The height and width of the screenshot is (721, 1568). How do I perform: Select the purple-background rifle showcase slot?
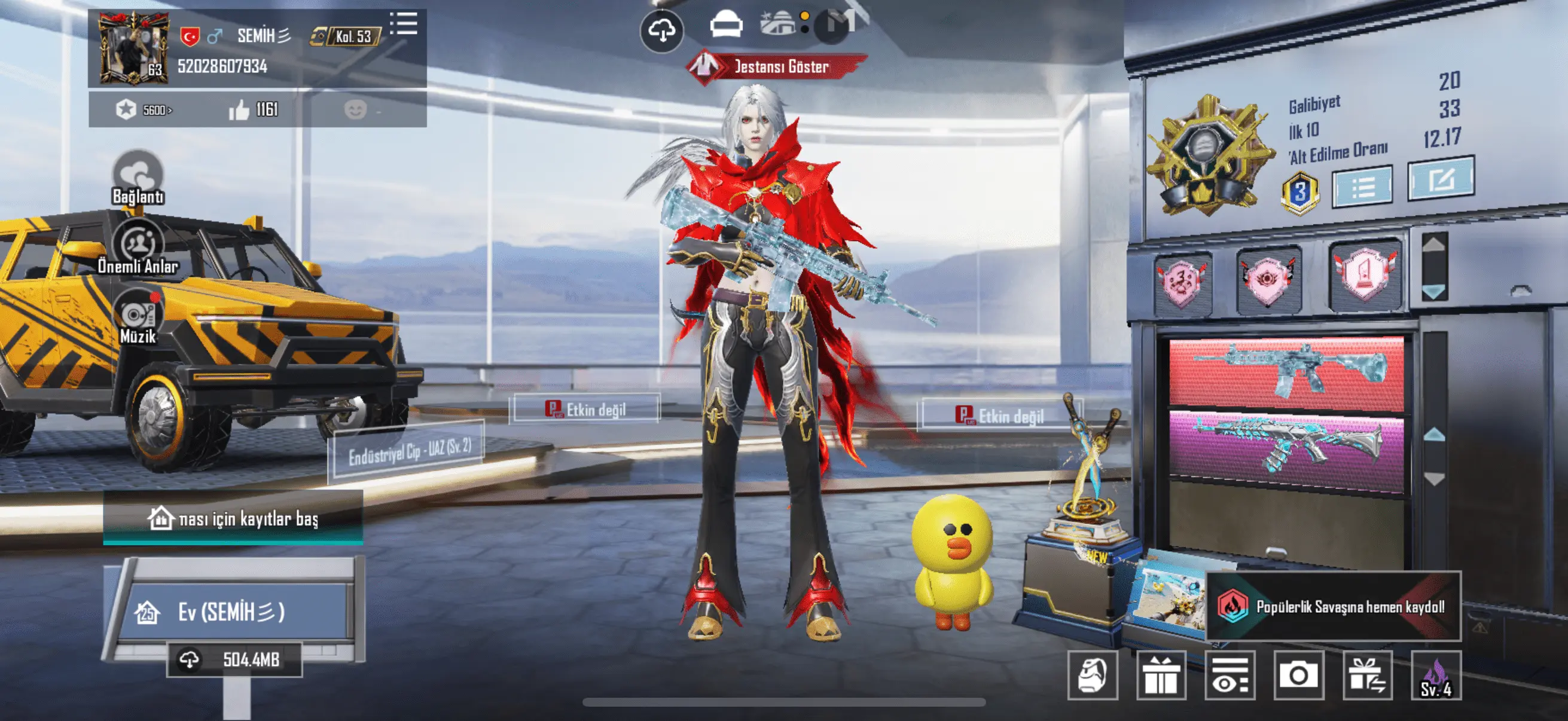click(x=1286, y=448)
